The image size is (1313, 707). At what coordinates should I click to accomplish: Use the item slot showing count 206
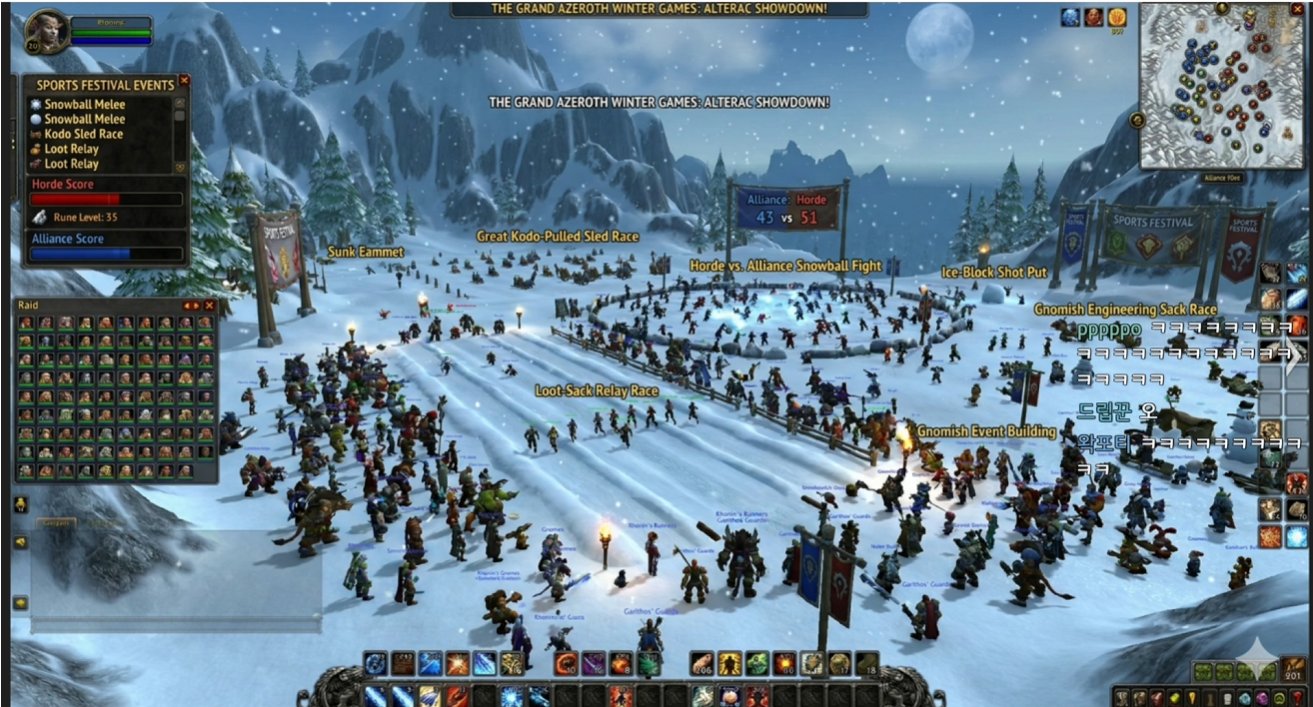click(x=703, y=663)
